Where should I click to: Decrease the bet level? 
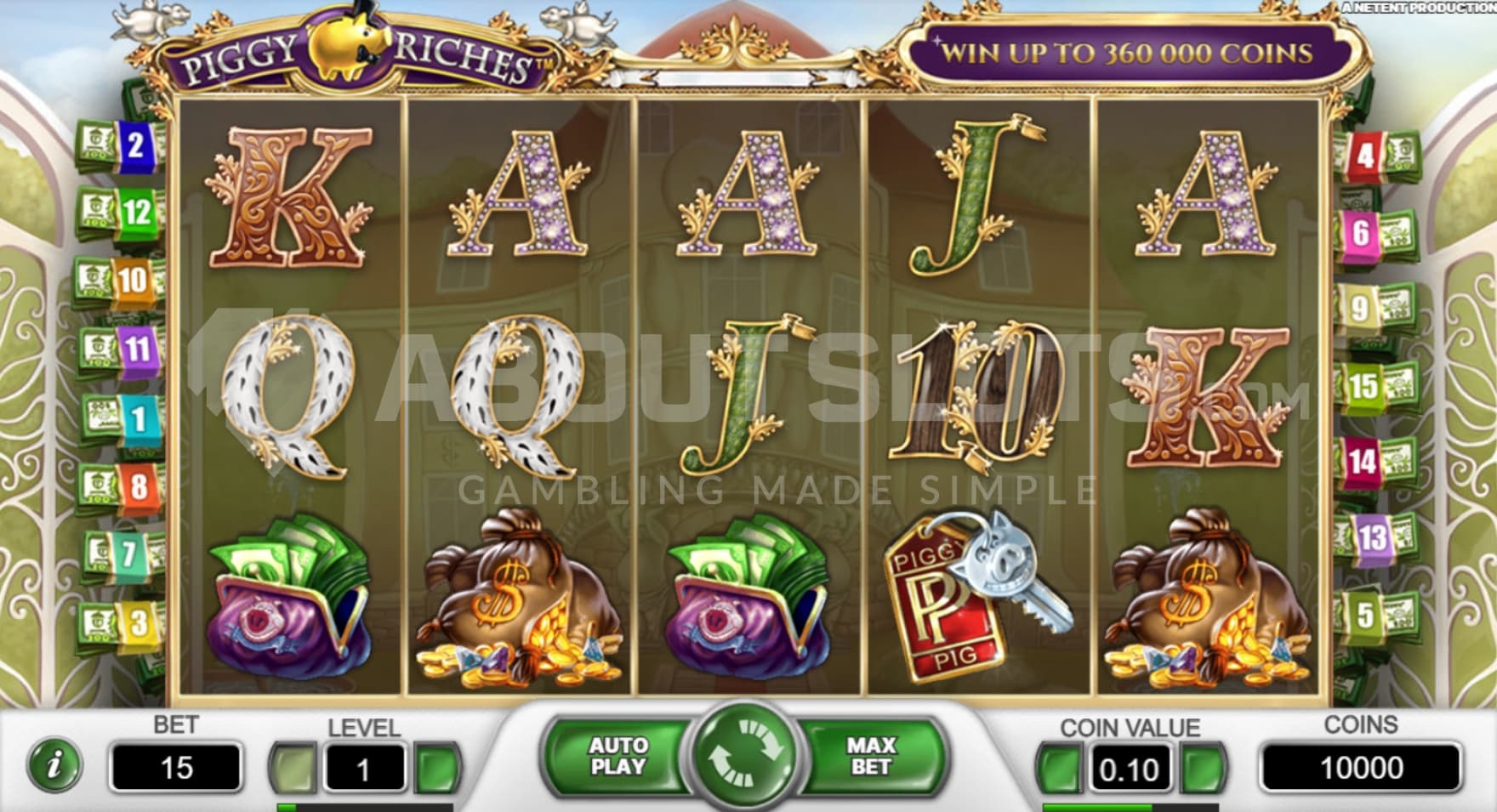293,768
